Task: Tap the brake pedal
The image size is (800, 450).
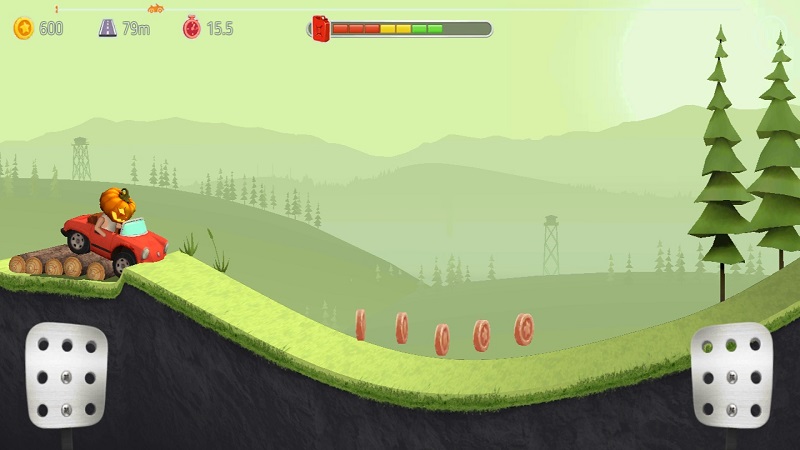Action: click(x=66, y=371)
